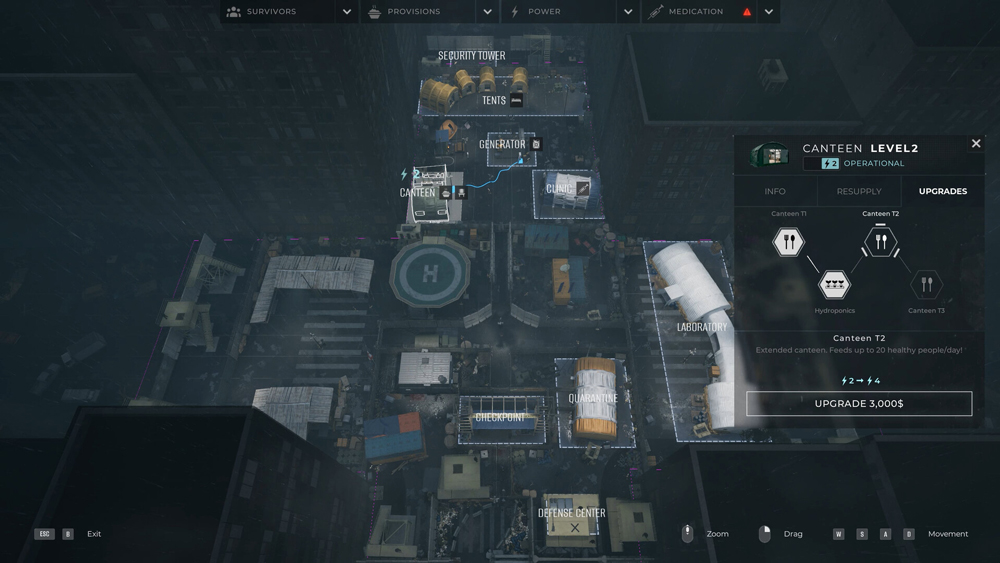Open the Quarantine building
Viewport: 1000px width, 563px height.
click(593, 398)
